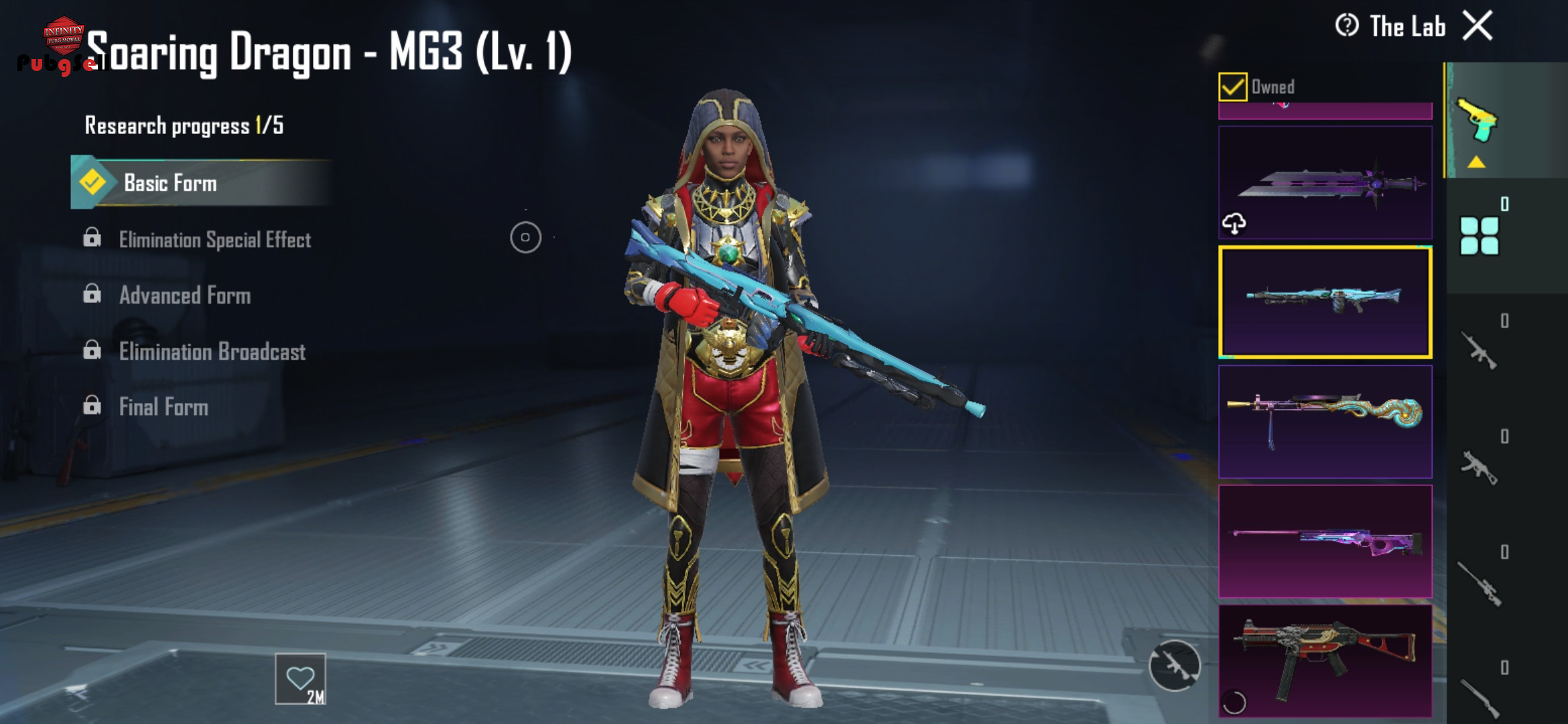Select the locked Final Form entry
This screenshot has width=1568, height=724.
point(164,407)
